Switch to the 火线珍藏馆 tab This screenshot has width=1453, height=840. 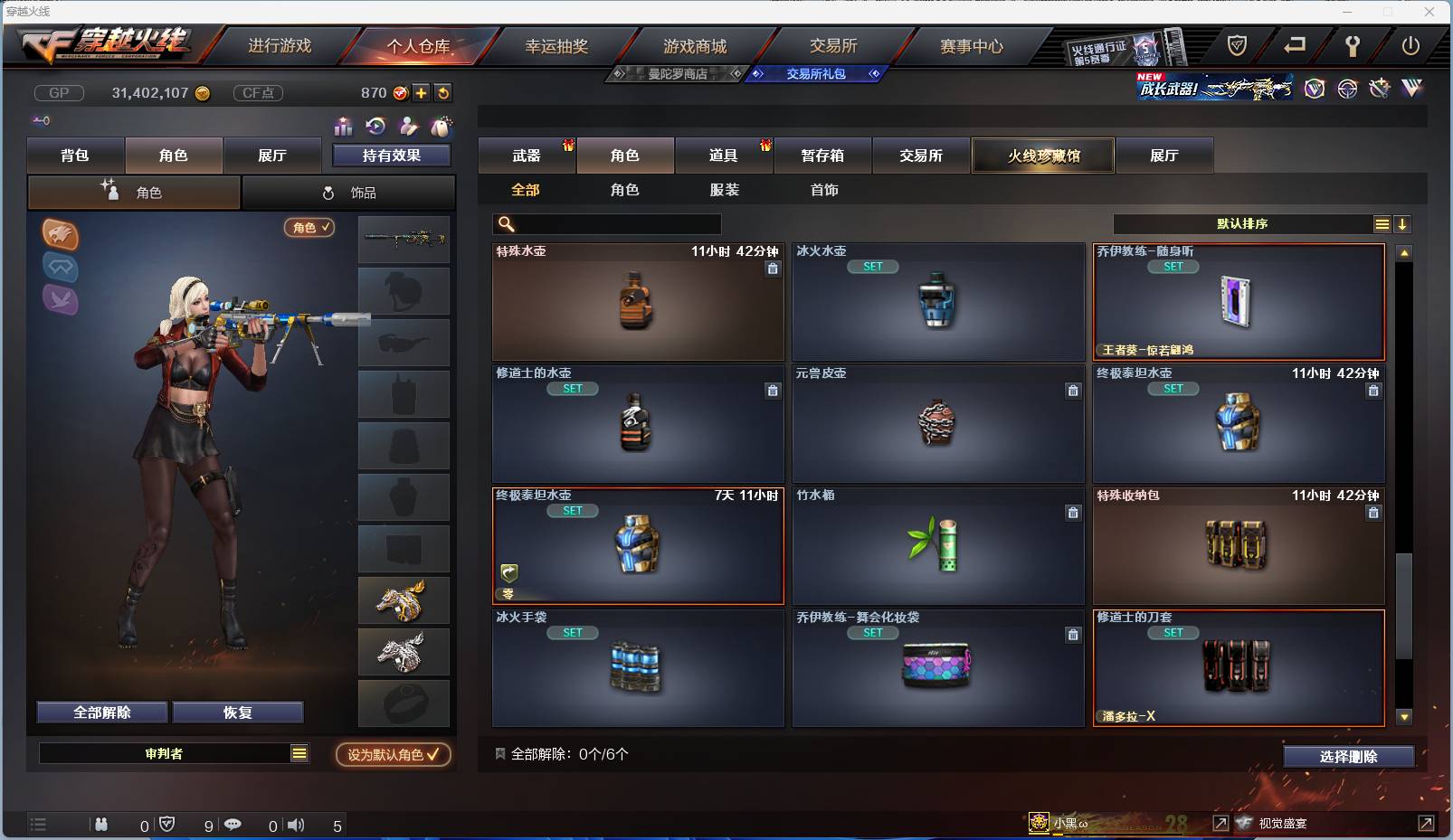click(x=1043, y=156)
